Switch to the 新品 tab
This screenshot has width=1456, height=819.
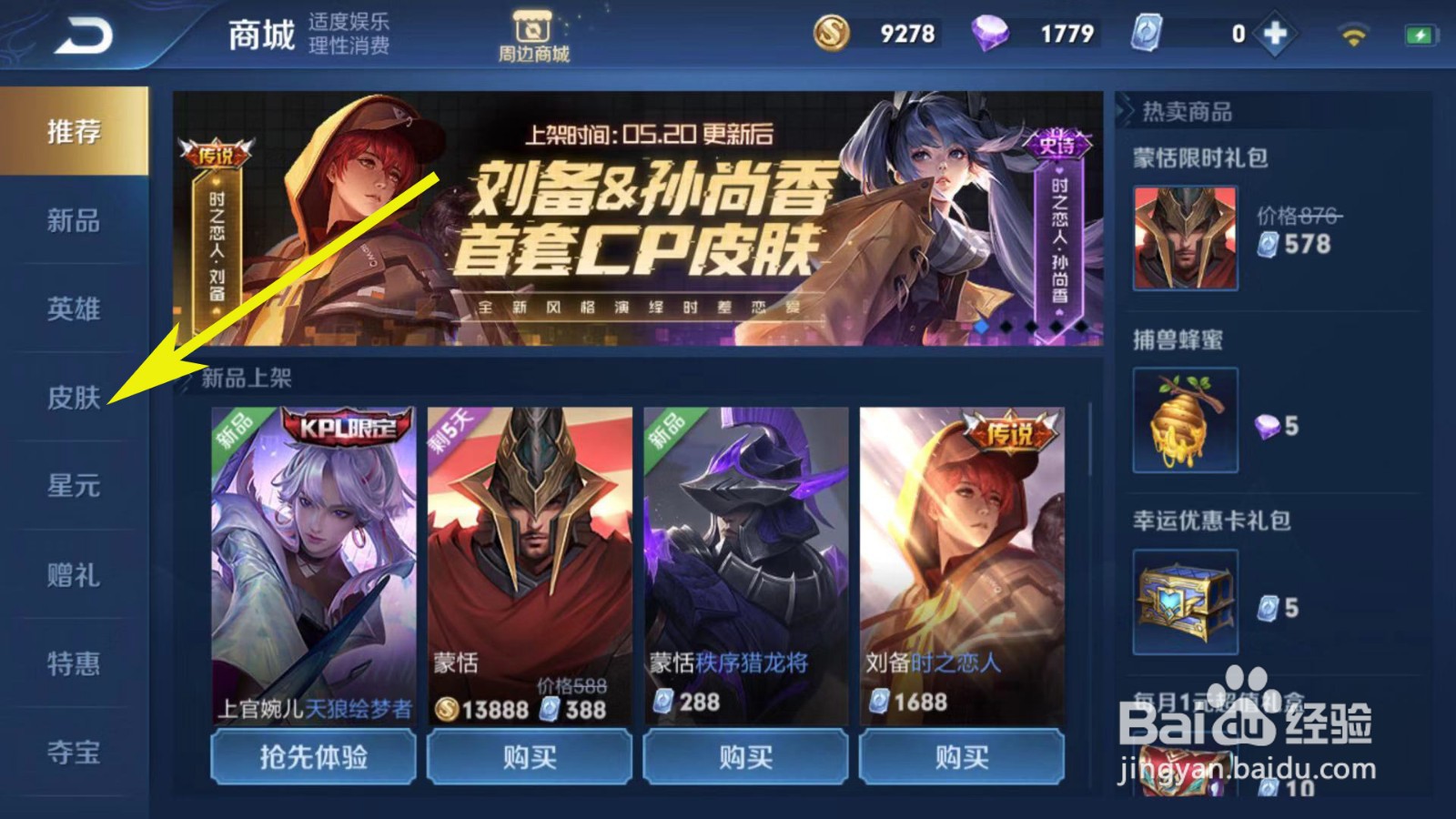click(71, 221)
